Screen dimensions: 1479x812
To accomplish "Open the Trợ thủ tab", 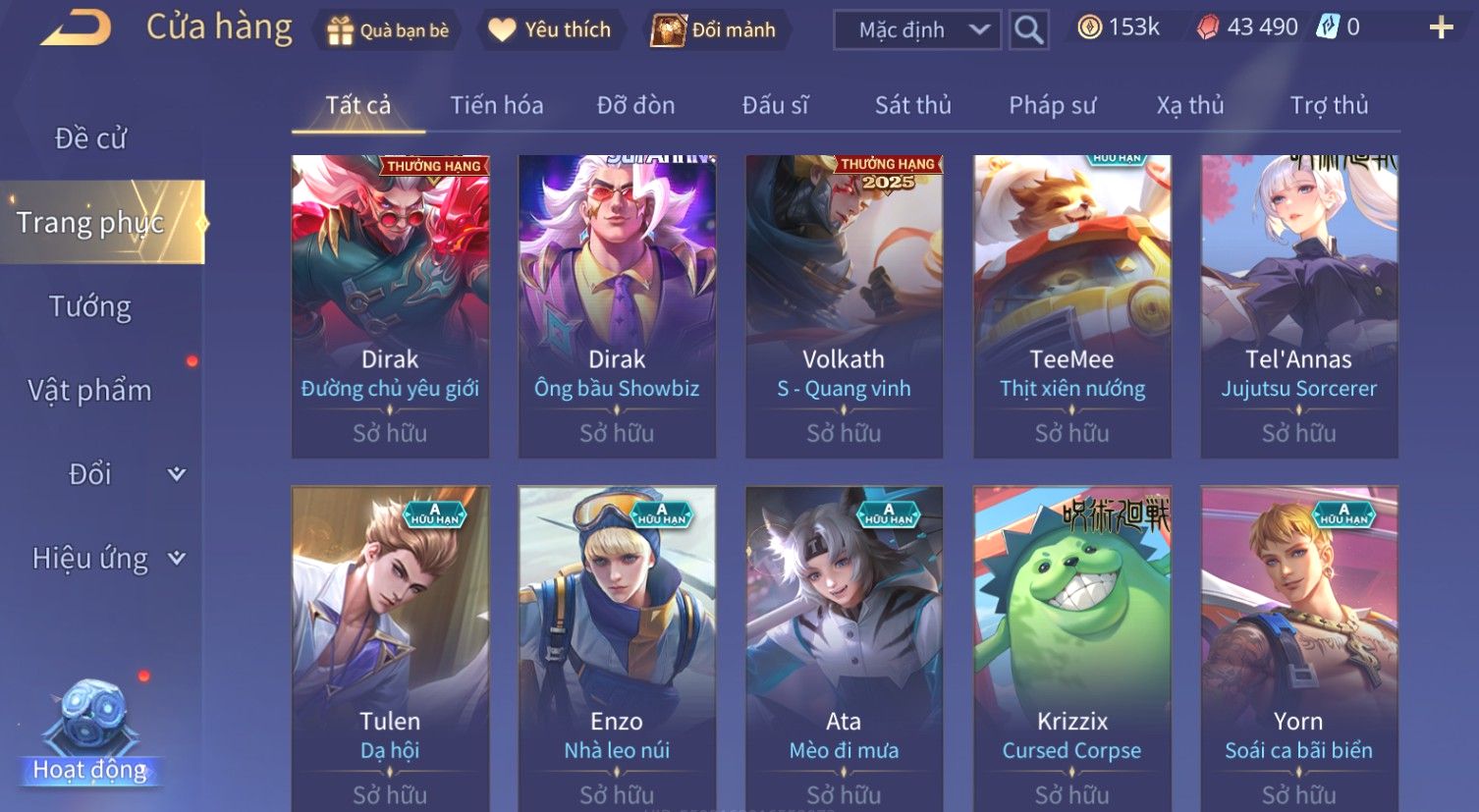I will pos(1329,105).
